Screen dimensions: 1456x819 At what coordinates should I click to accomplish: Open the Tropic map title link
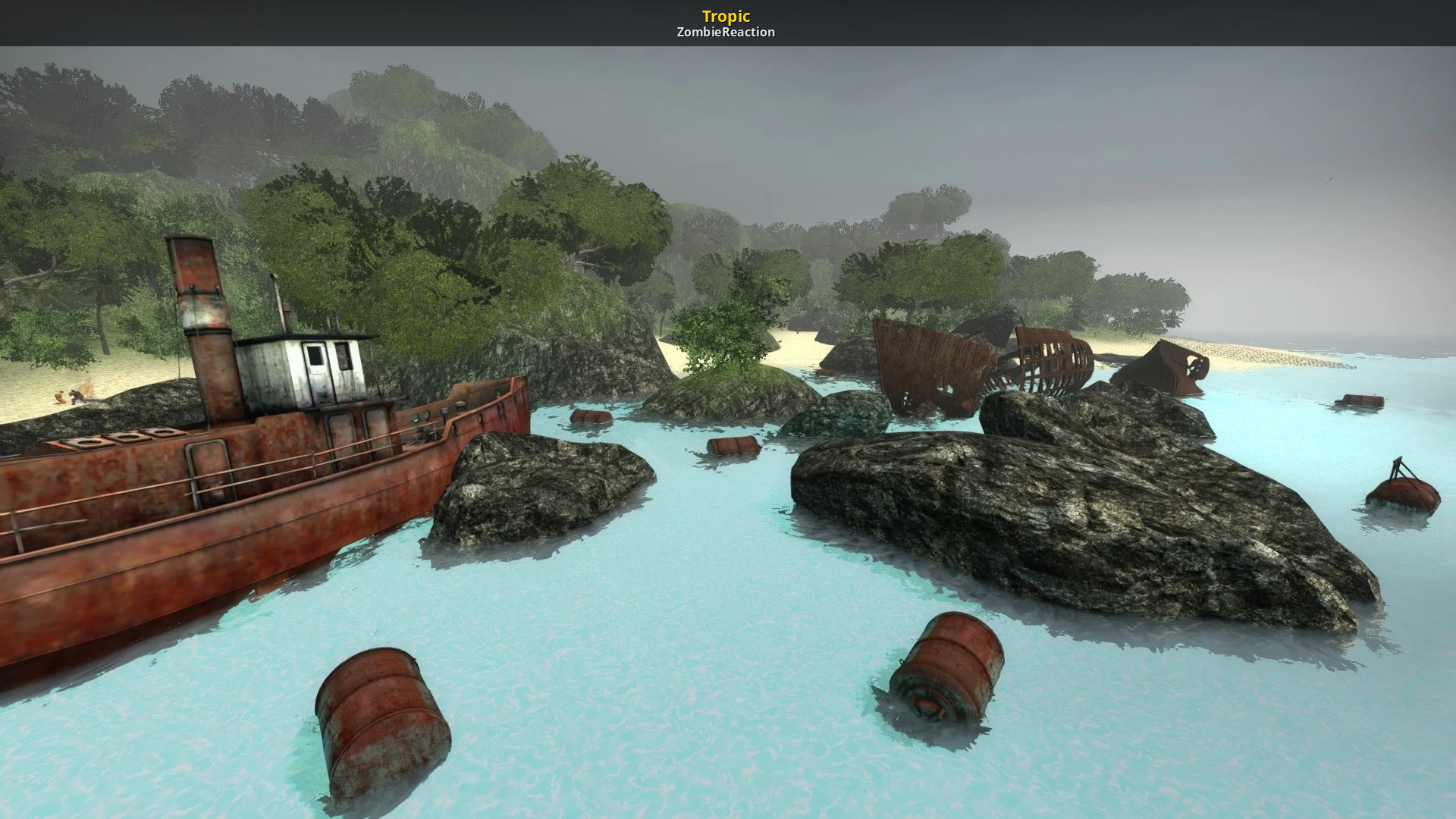click(x=726, y=16)
